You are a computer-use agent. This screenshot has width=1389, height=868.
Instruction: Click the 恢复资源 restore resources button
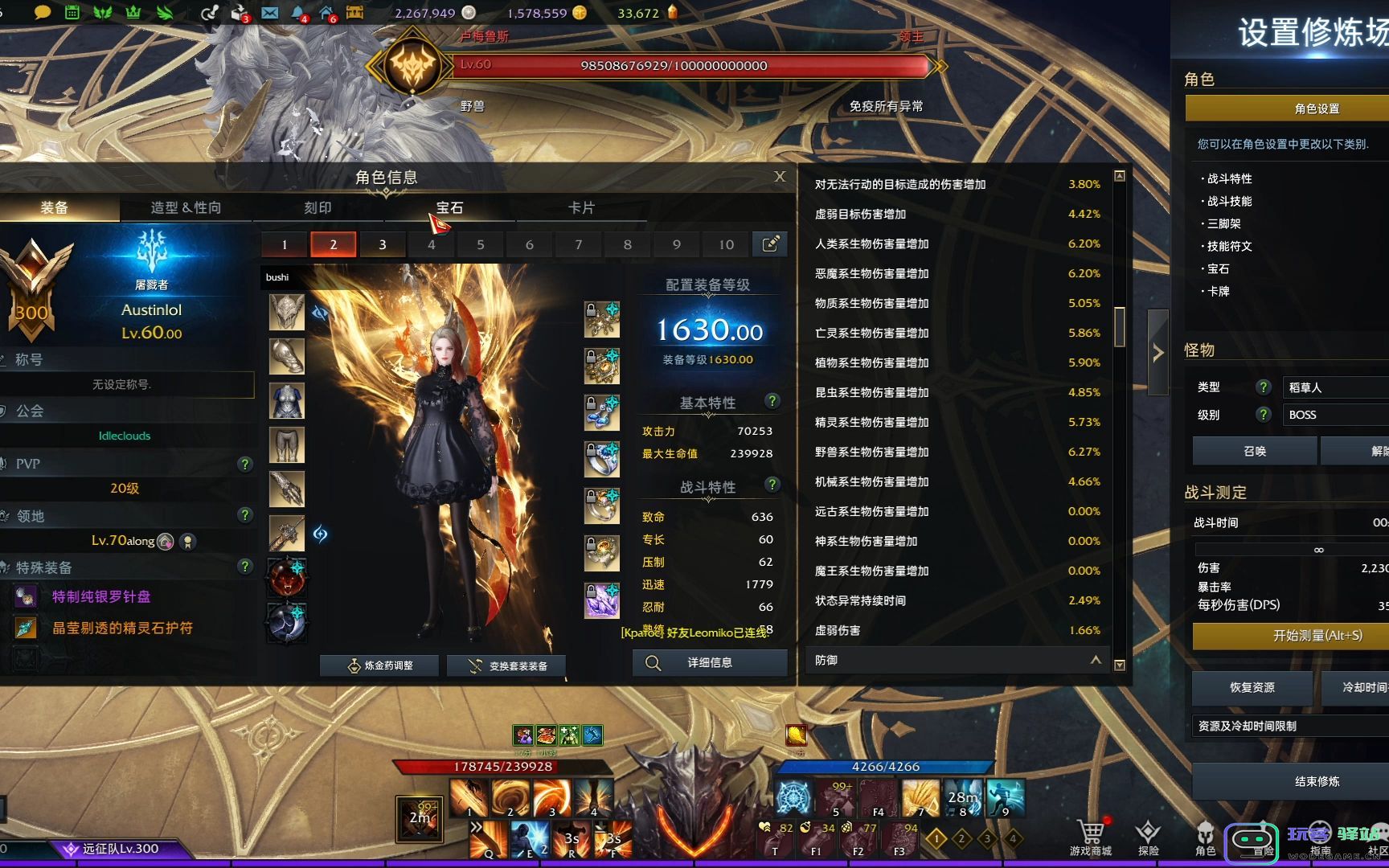pos(1252,687)
